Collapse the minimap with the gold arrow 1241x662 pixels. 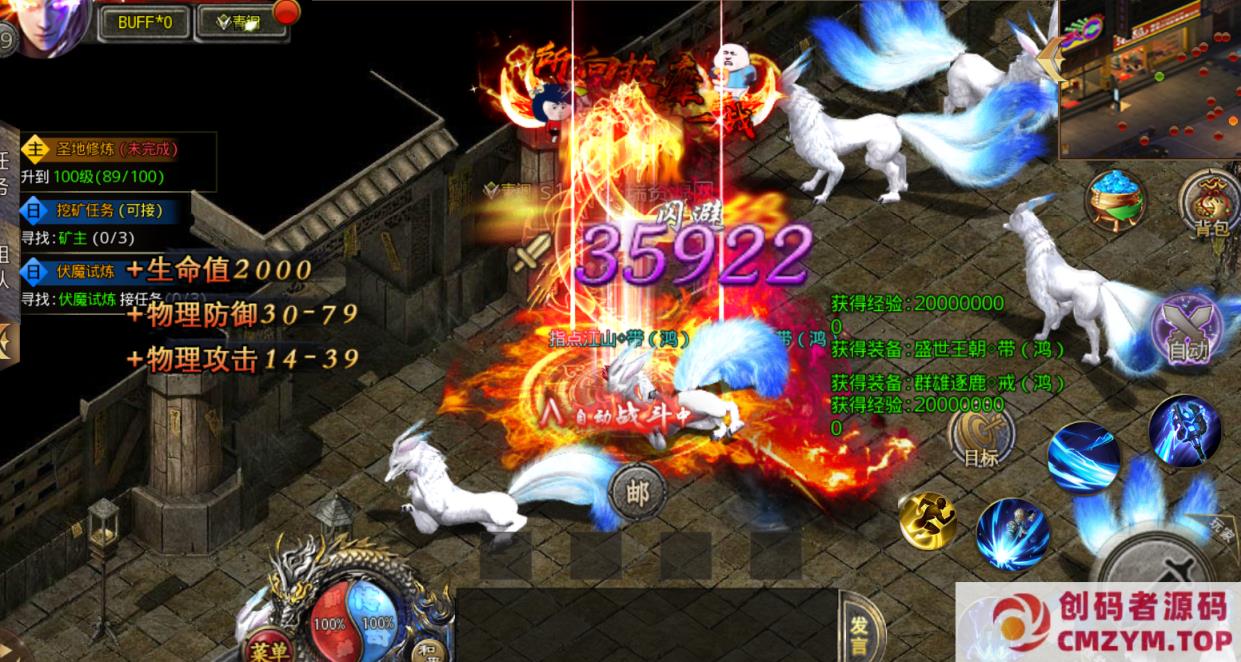1050,60
